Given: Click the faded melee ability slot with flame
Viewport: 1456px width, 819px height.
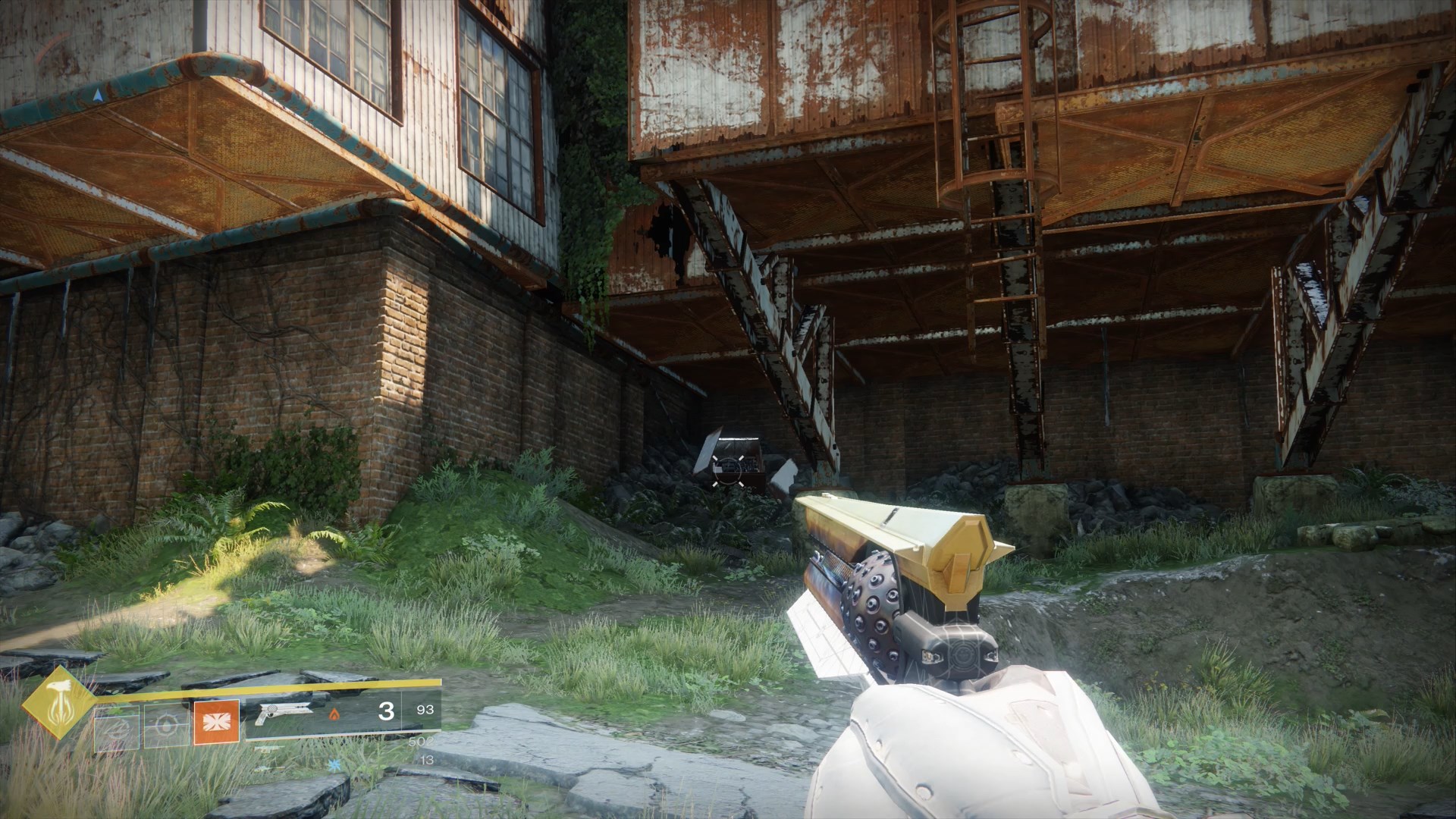Looking at the screenshot, I should (x=166, y=728).
